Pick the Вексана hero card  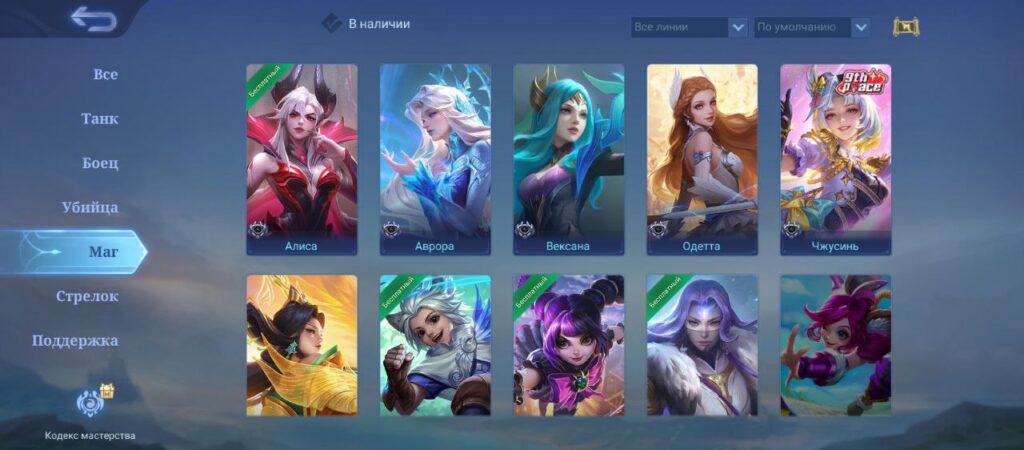(x=568, y=159)
